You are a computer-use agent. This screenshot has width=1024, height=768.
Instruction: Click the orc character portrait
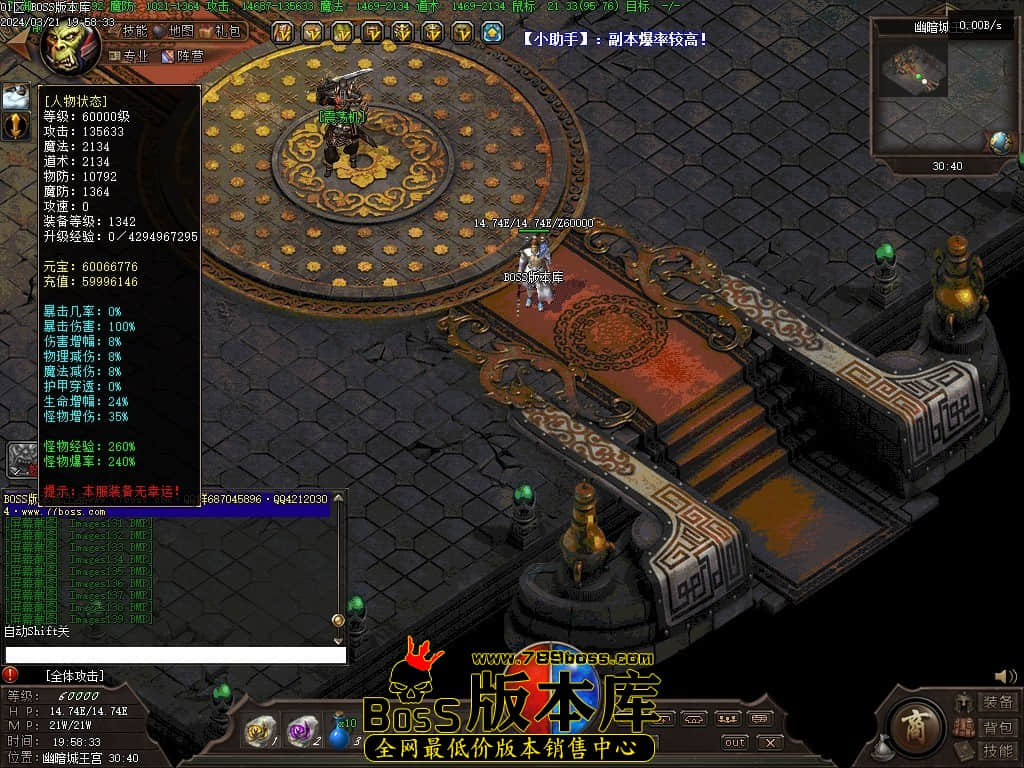(x=69, y=44)
